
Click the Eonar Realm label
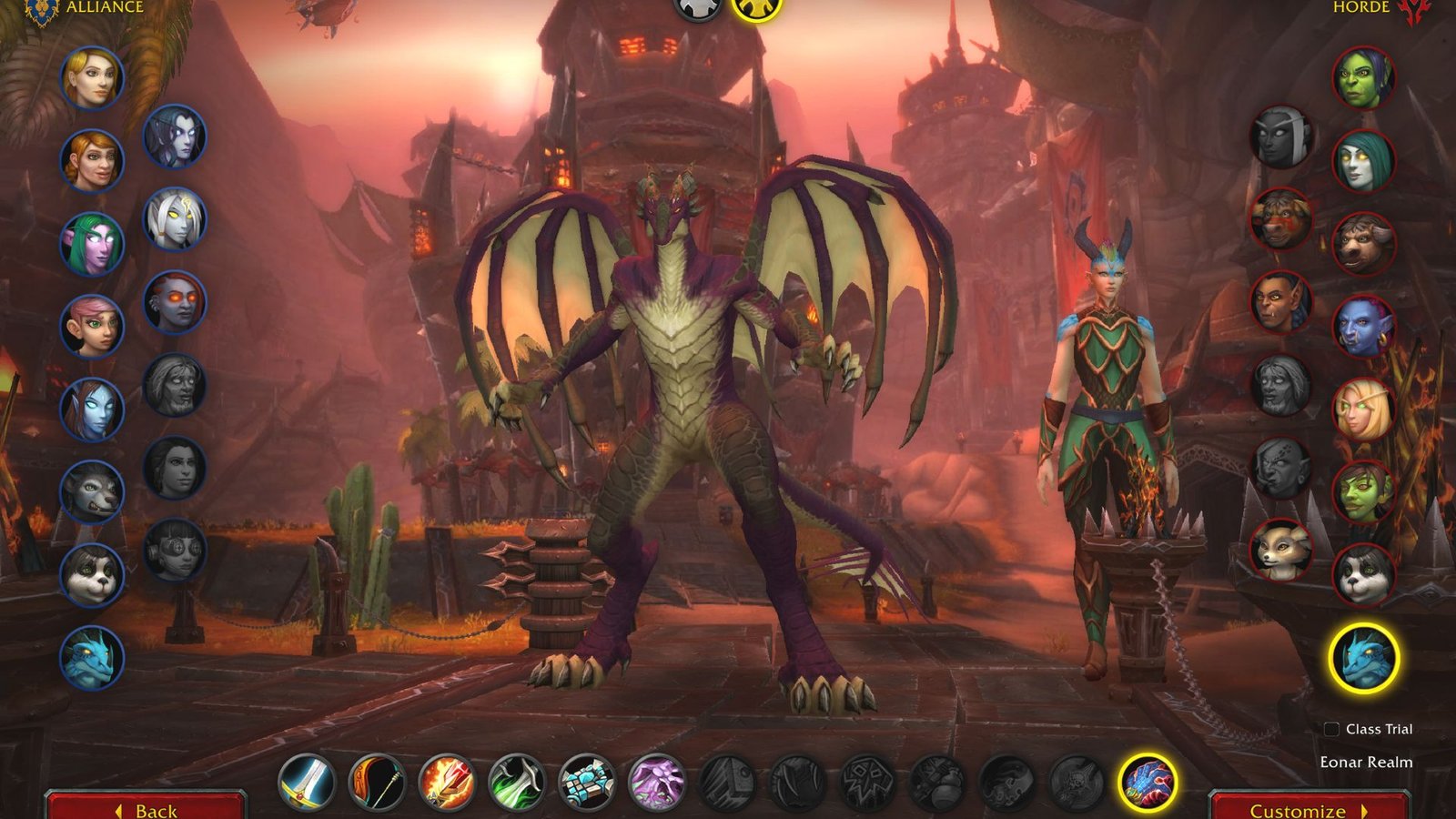pos(1367,764)
